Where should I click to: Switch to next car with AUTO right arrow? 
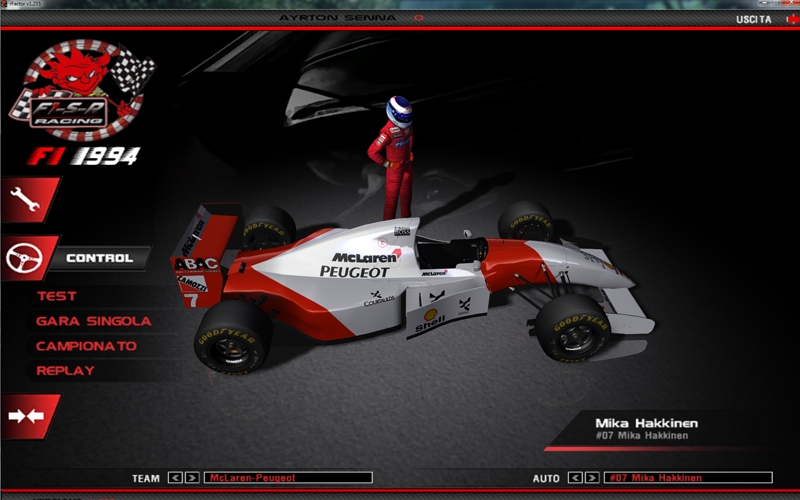pos(591,478)
